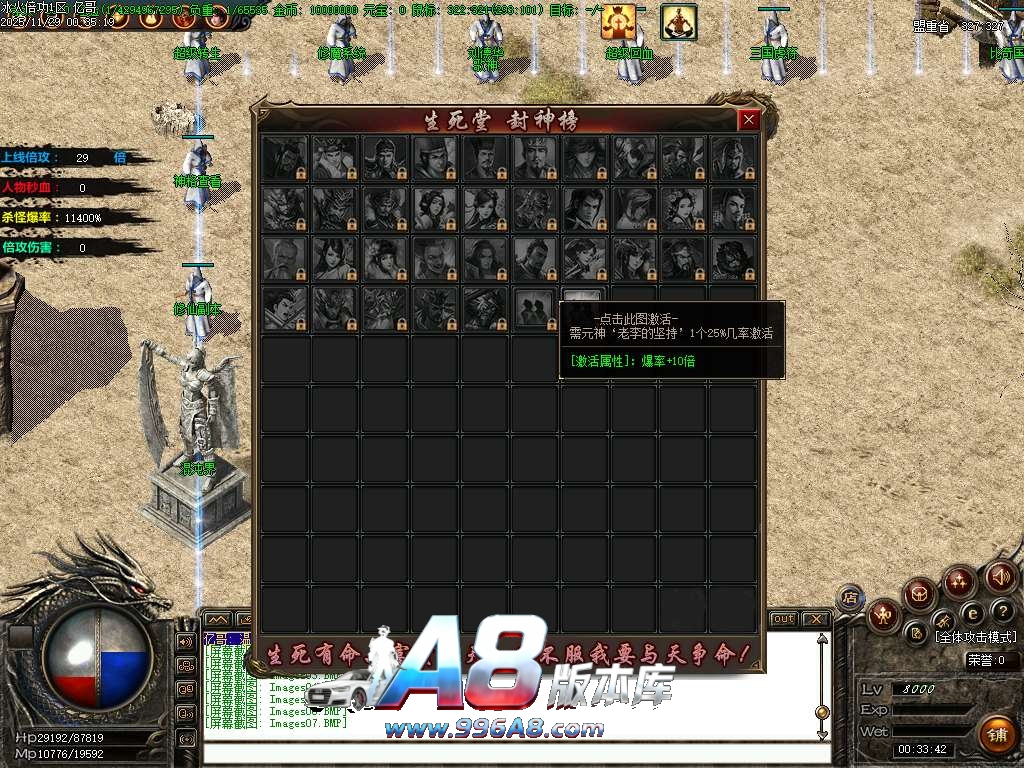The image size is (1024, 768).
Task: Close the 生死堂 封神榜 window
Action: [748, 121]
